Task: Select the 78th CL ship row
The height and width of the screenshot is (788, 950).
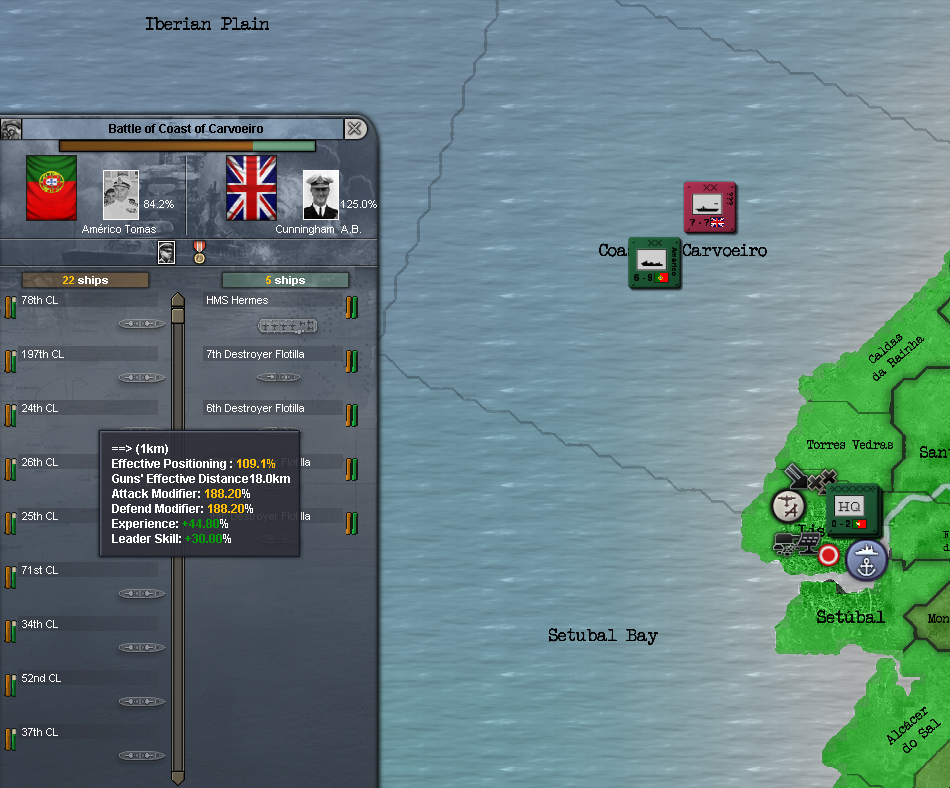Action: point(88,310)
